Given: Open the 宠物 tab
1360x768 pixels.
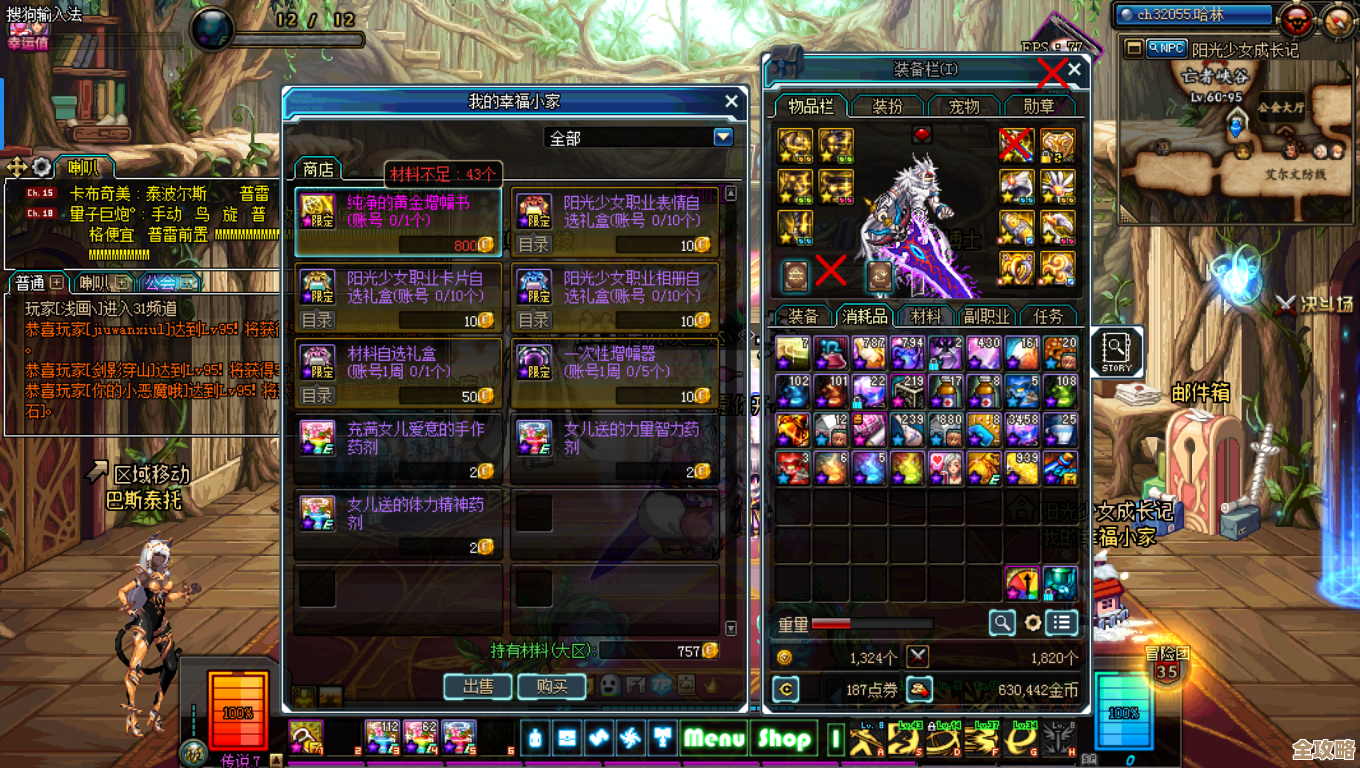Looking at the screenshot, I should point(963,106).
